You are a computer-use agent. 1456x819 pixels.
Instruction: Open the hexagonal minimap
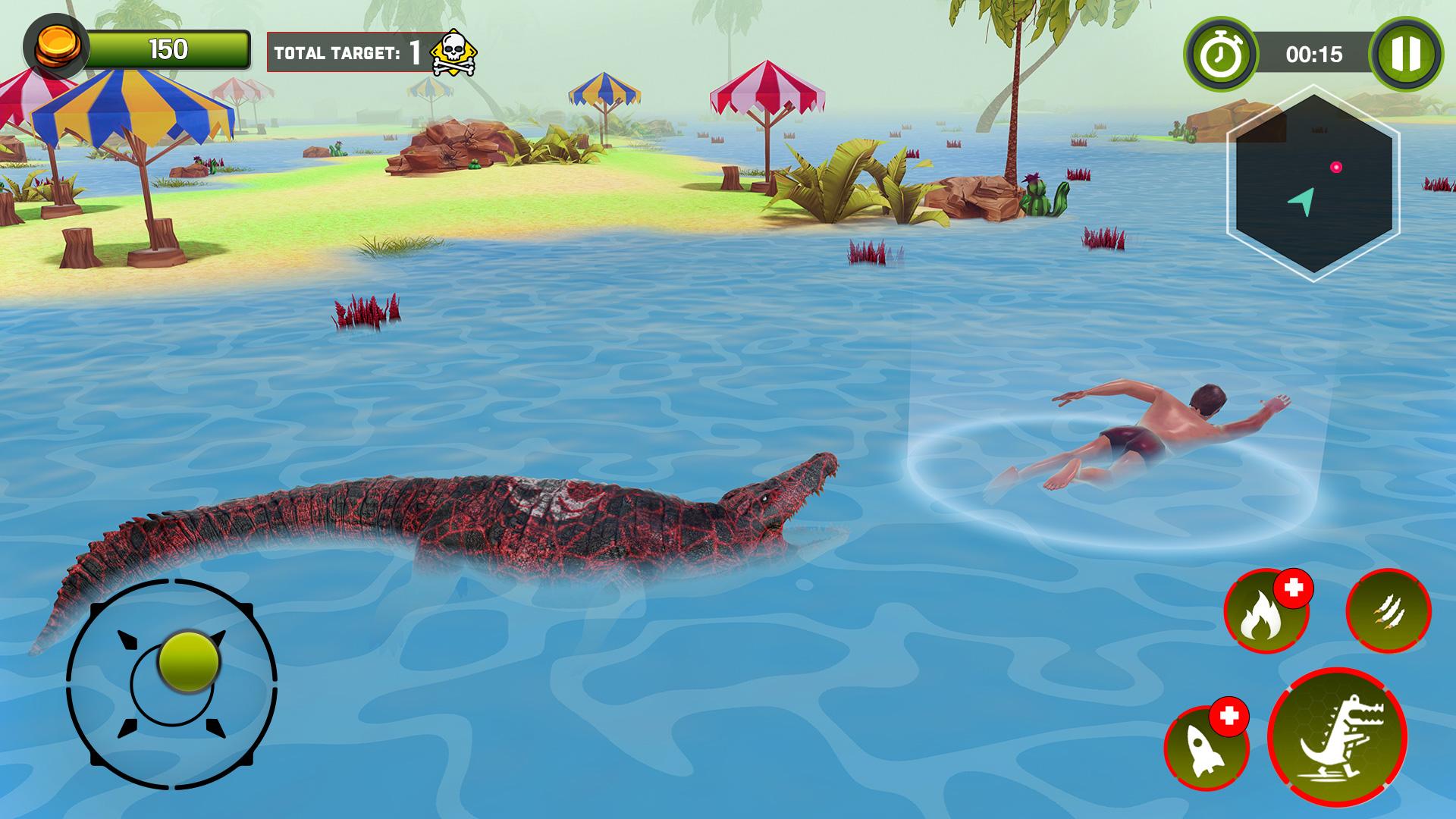[1313, 184]
